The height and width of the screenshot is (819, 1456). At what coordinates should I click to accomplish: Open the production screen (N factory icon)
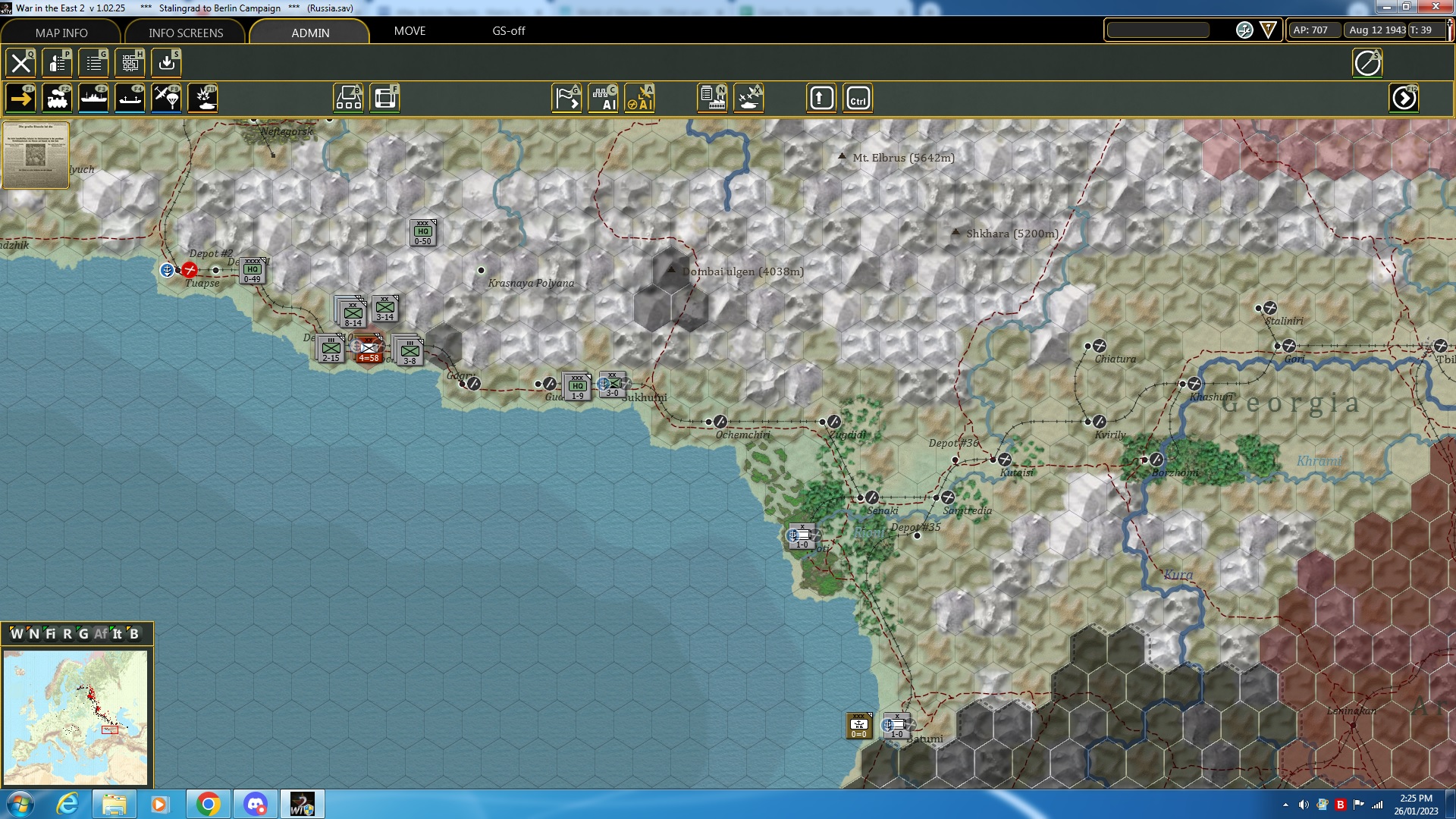pos(713,97)
